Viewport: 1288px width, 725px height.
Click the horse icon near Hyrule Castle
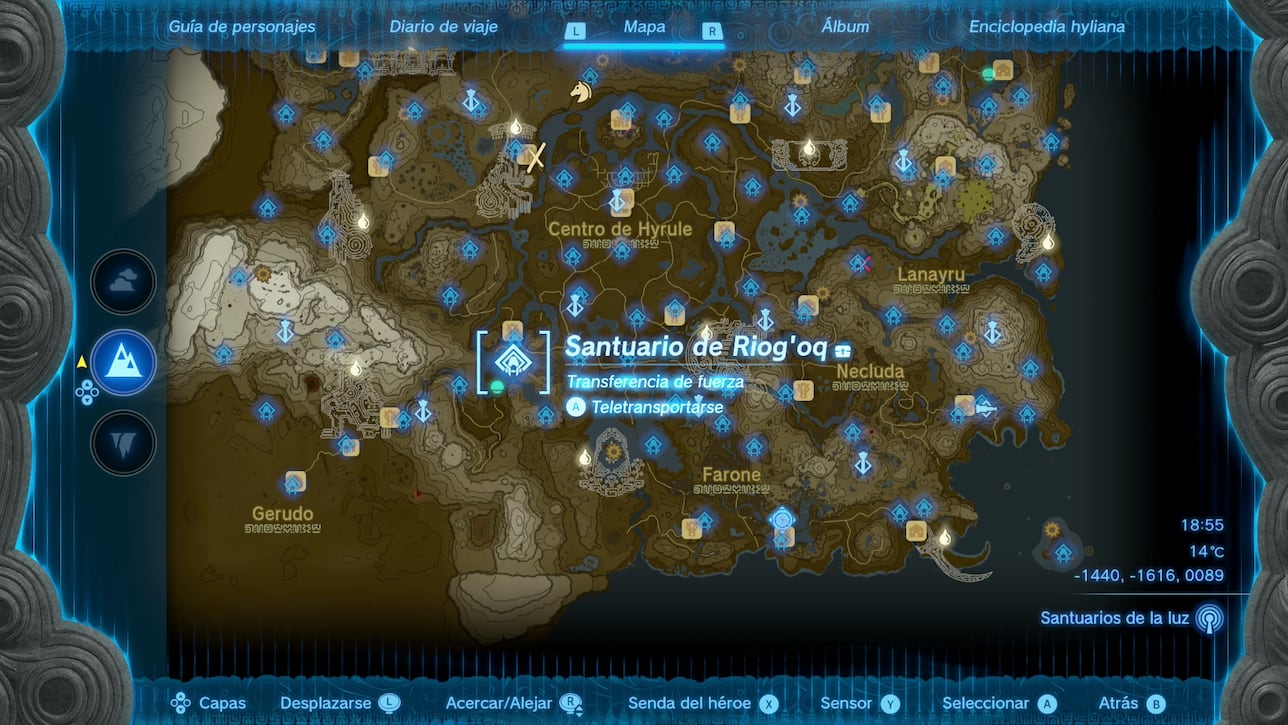click(579, 90)
